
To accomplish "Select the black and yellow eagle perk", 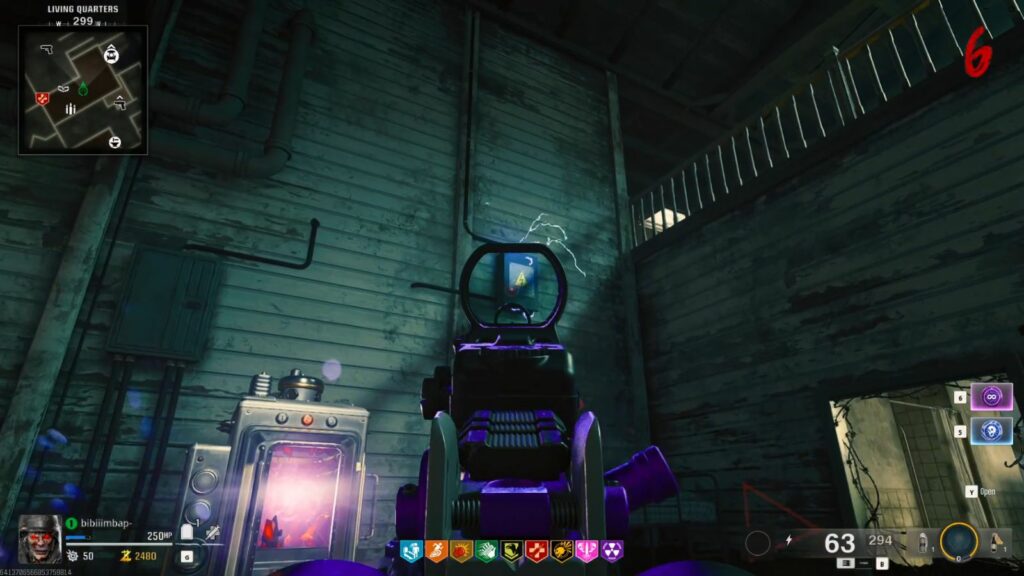I will [511, 550].
